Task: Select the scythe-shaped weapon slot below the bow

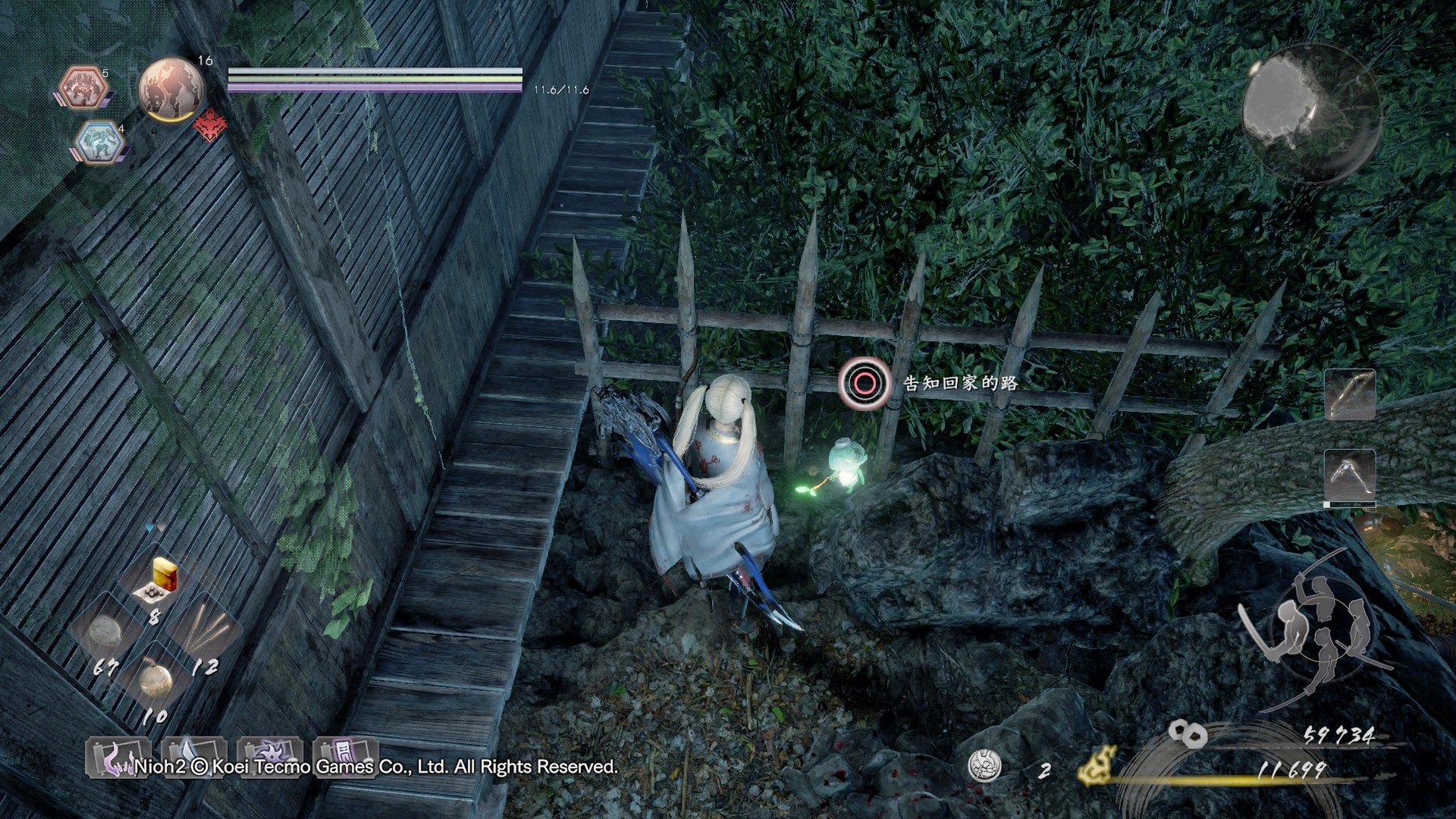Action: coord(1350,476)
